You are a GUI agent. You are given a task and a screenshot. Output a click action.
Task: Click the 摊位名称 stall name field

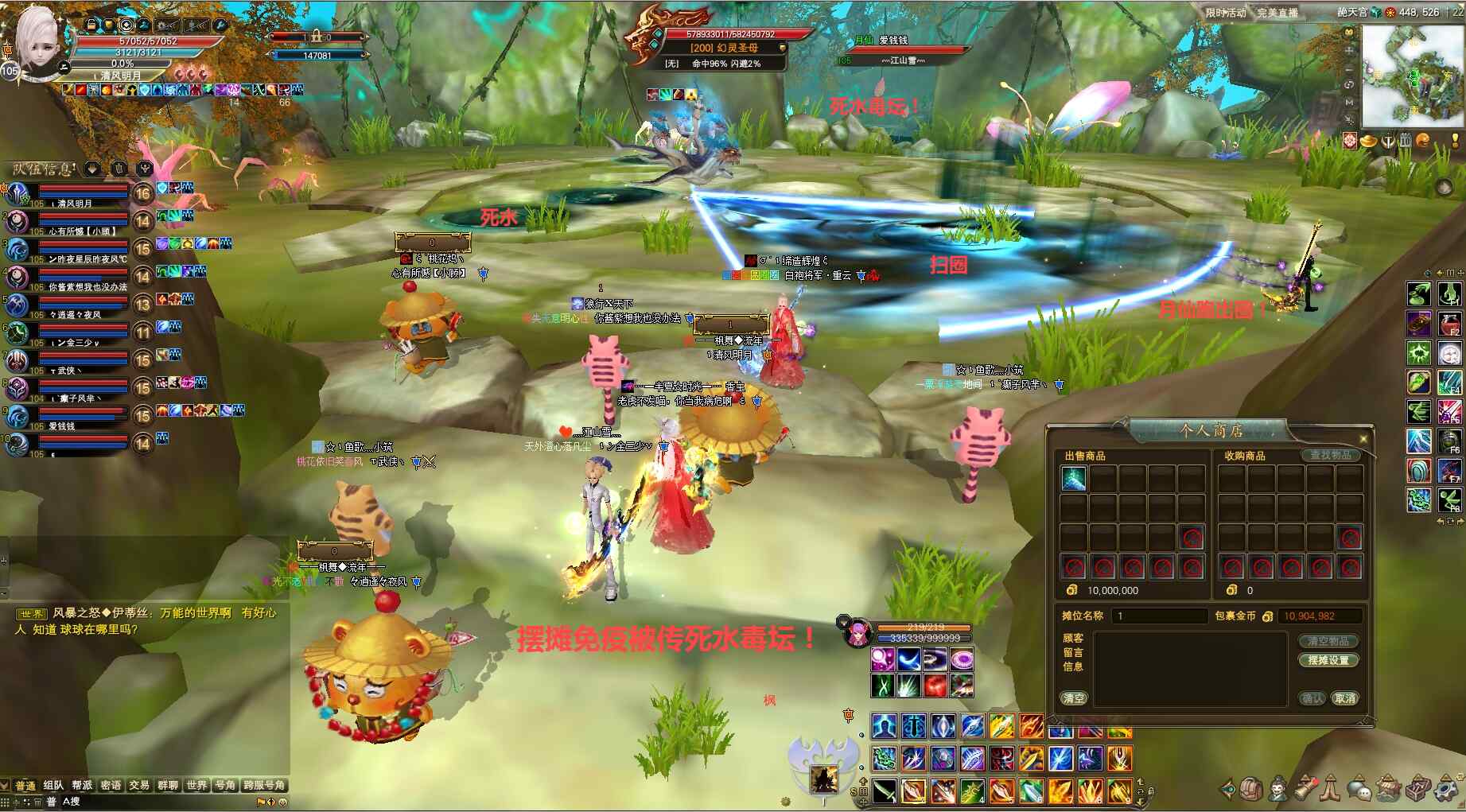click(1159, 616)
